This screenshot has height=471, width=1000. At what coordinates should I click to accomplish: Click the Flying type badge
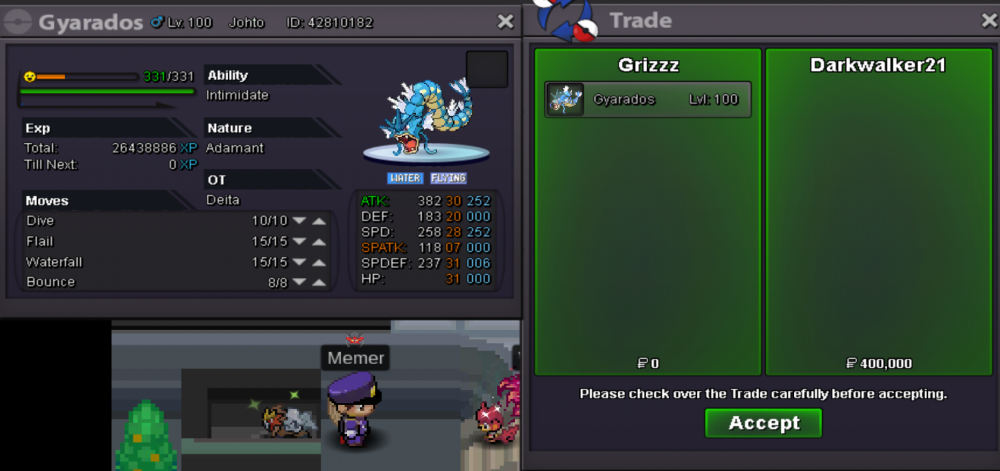(448, 178)
